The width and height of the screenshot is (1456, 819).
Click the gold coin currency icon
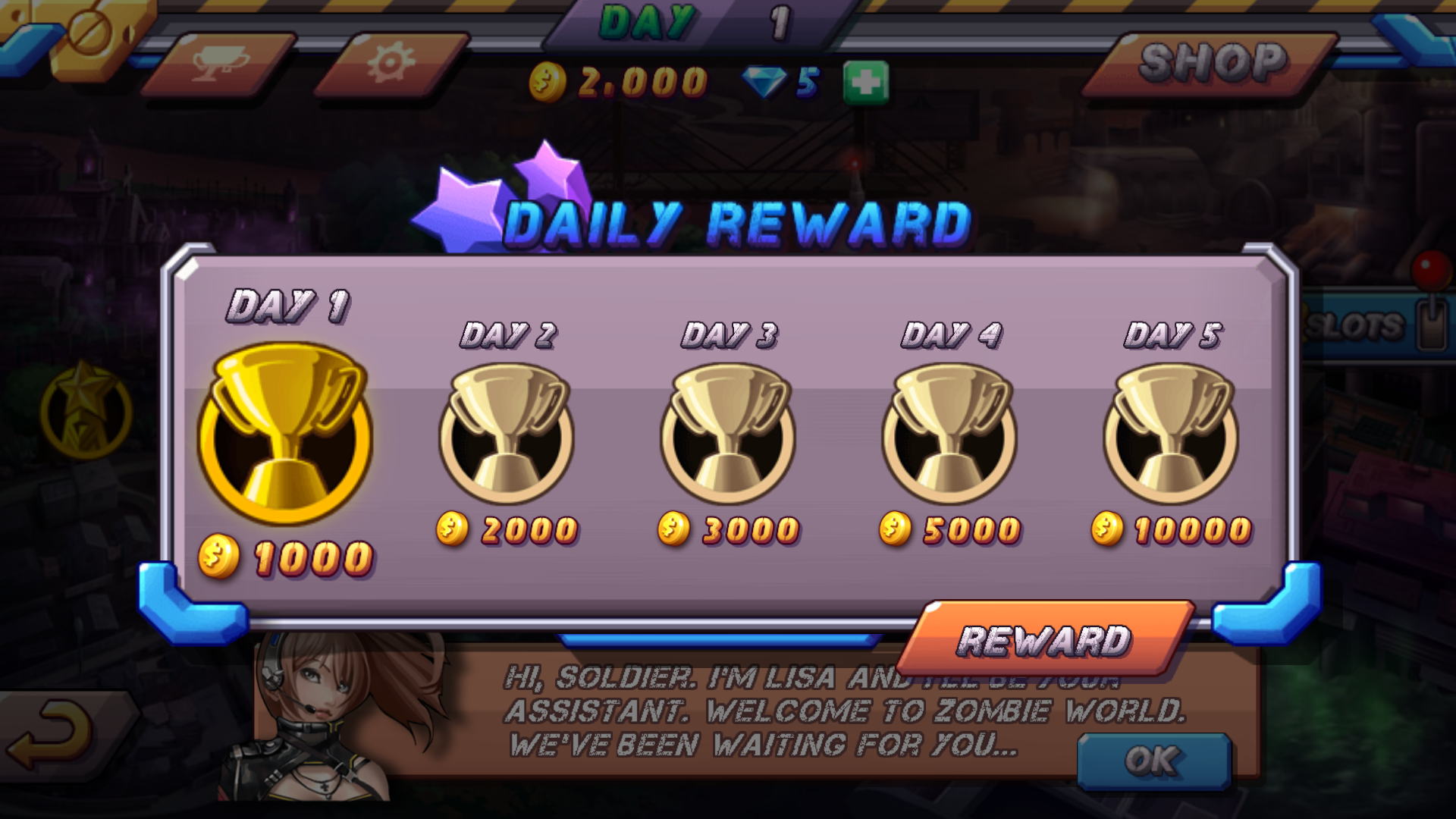[548, 79]
